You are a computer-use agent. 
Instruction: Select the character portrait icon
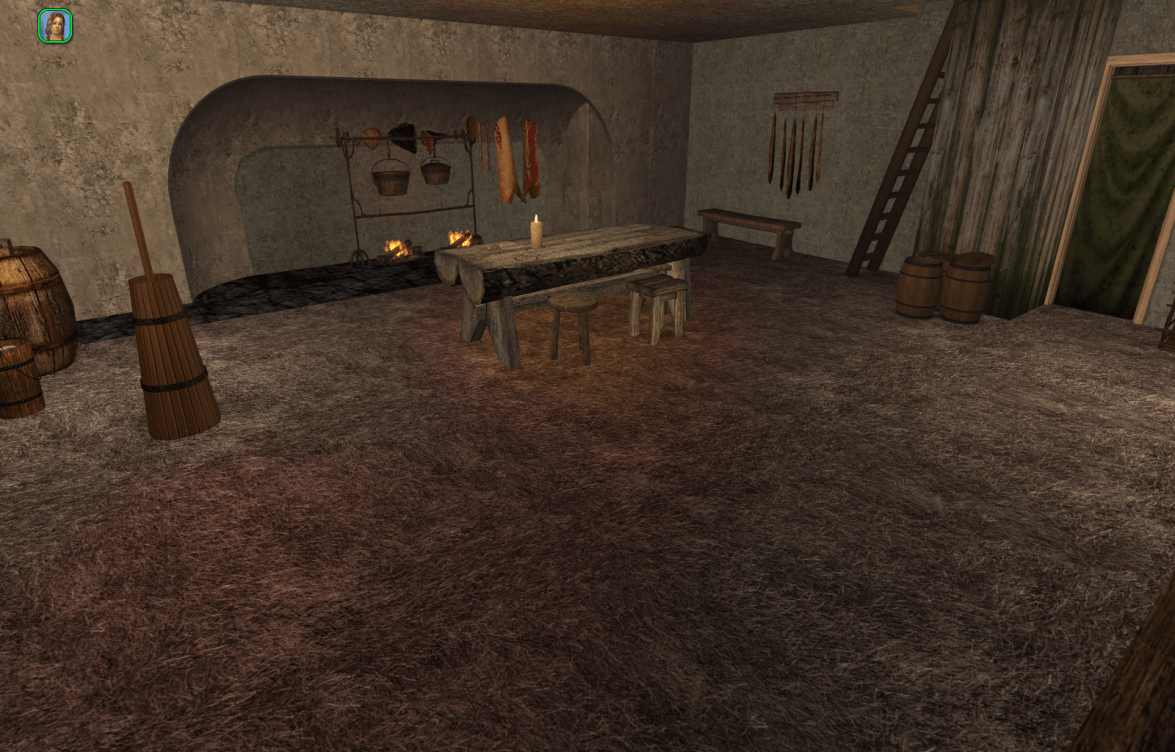click(55, 26)
